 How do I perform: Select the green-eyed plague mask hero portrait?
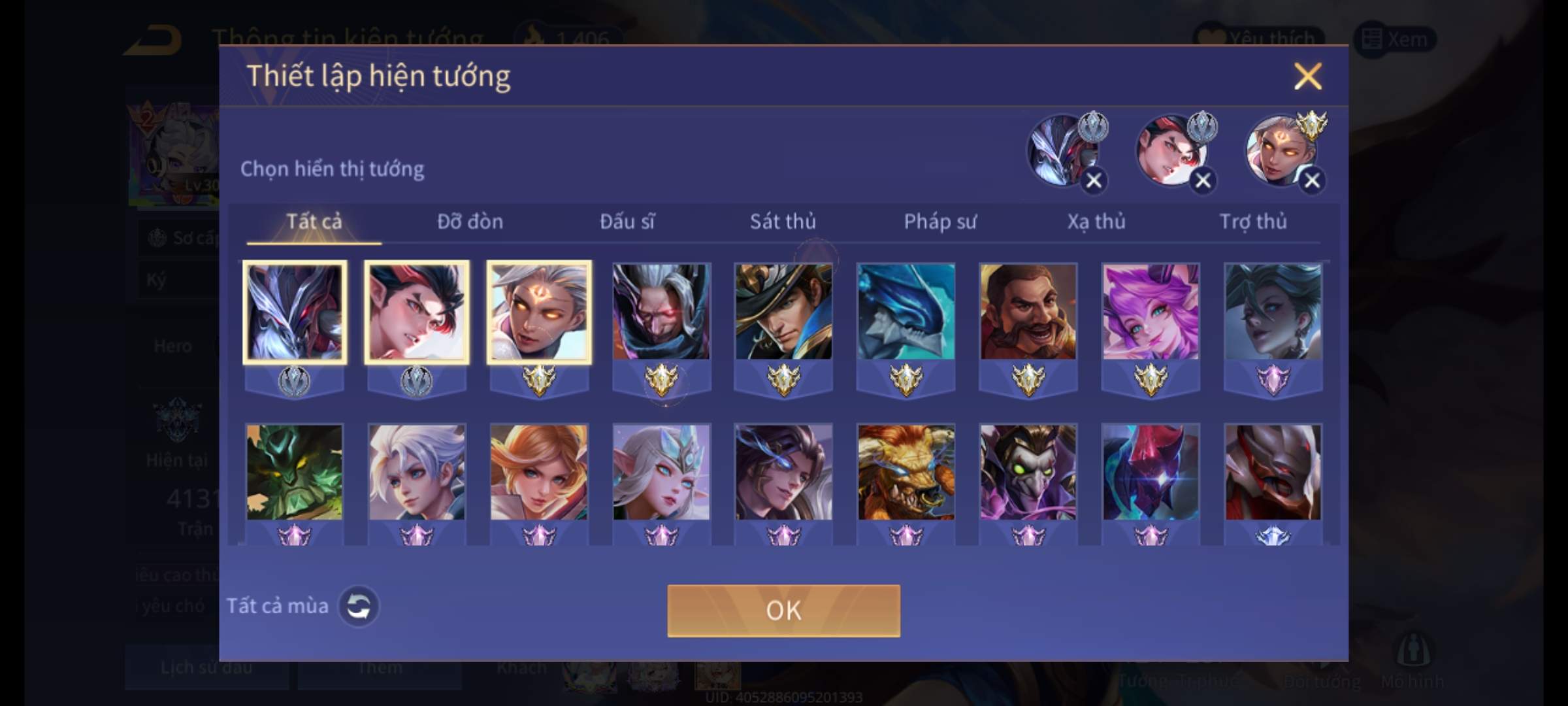pyautogui.click(x=1028, y=472)
